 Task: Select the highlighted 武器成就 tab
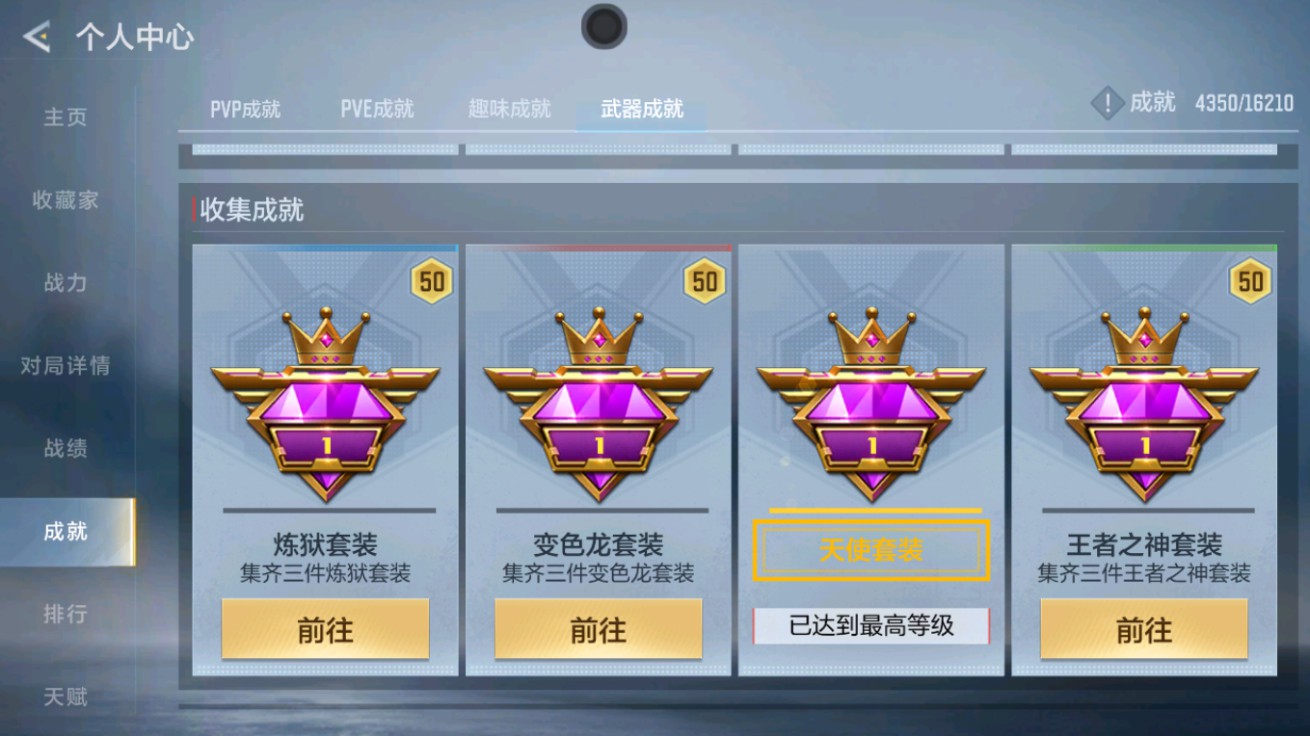pos(640,109)
